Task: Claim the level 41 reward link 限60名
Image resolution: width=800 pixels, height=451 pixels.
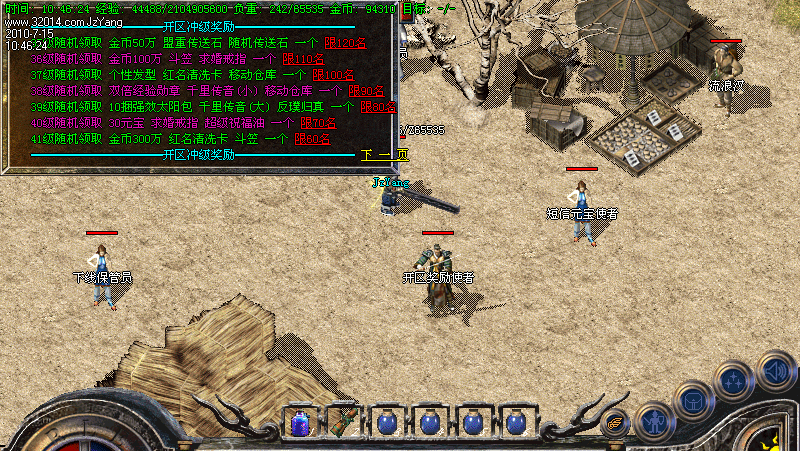Action: [x=312, y=139]
